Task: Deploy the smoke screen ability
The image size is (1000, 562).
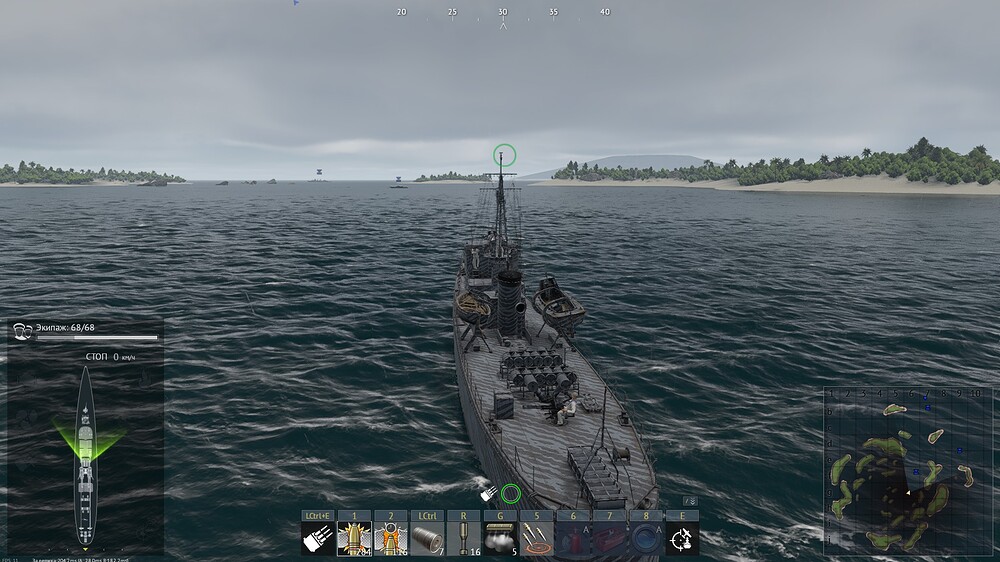Action: tap(499, 538)
